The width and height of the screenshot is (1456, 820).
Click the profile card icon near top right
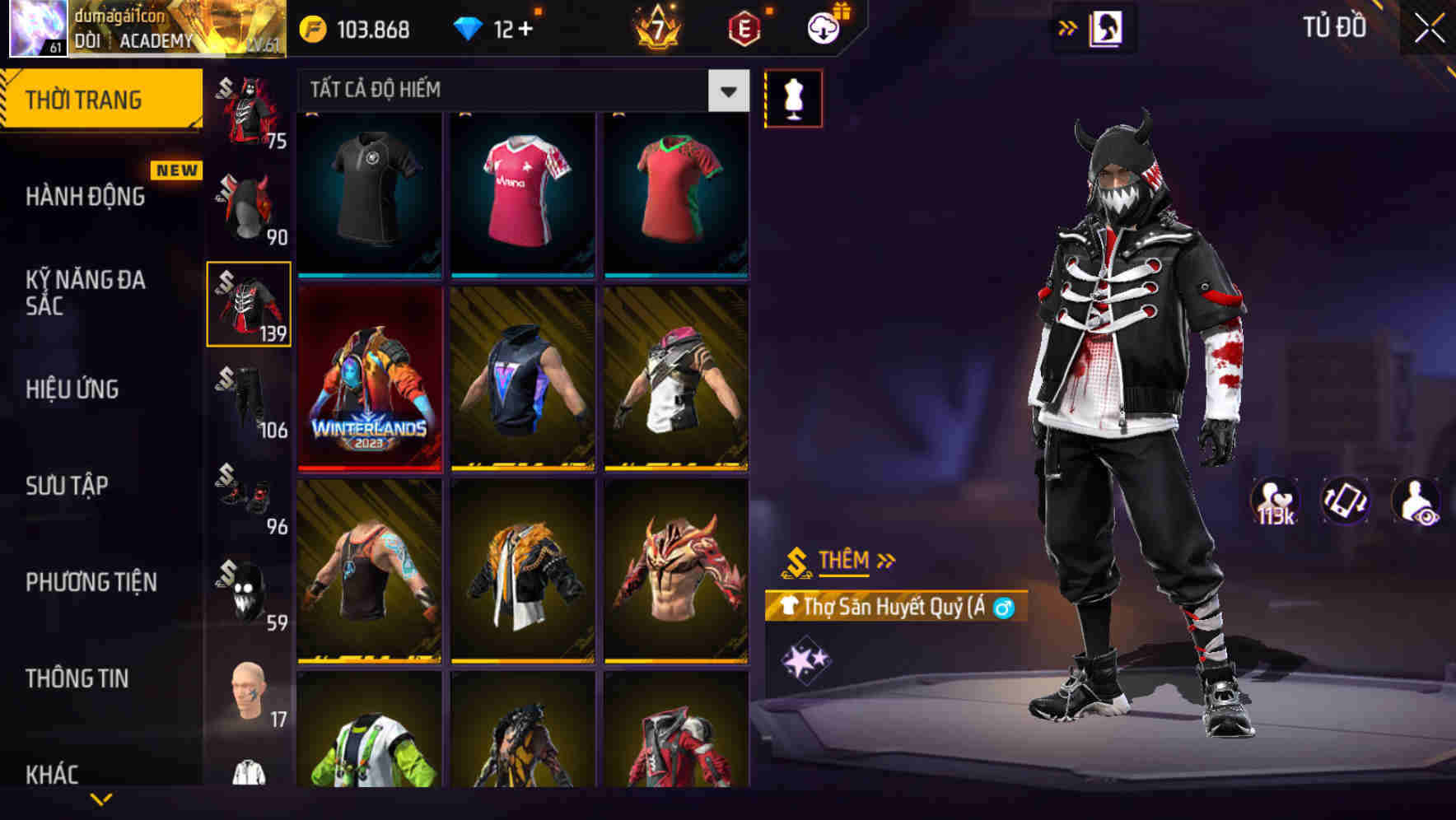[1104, 26]
